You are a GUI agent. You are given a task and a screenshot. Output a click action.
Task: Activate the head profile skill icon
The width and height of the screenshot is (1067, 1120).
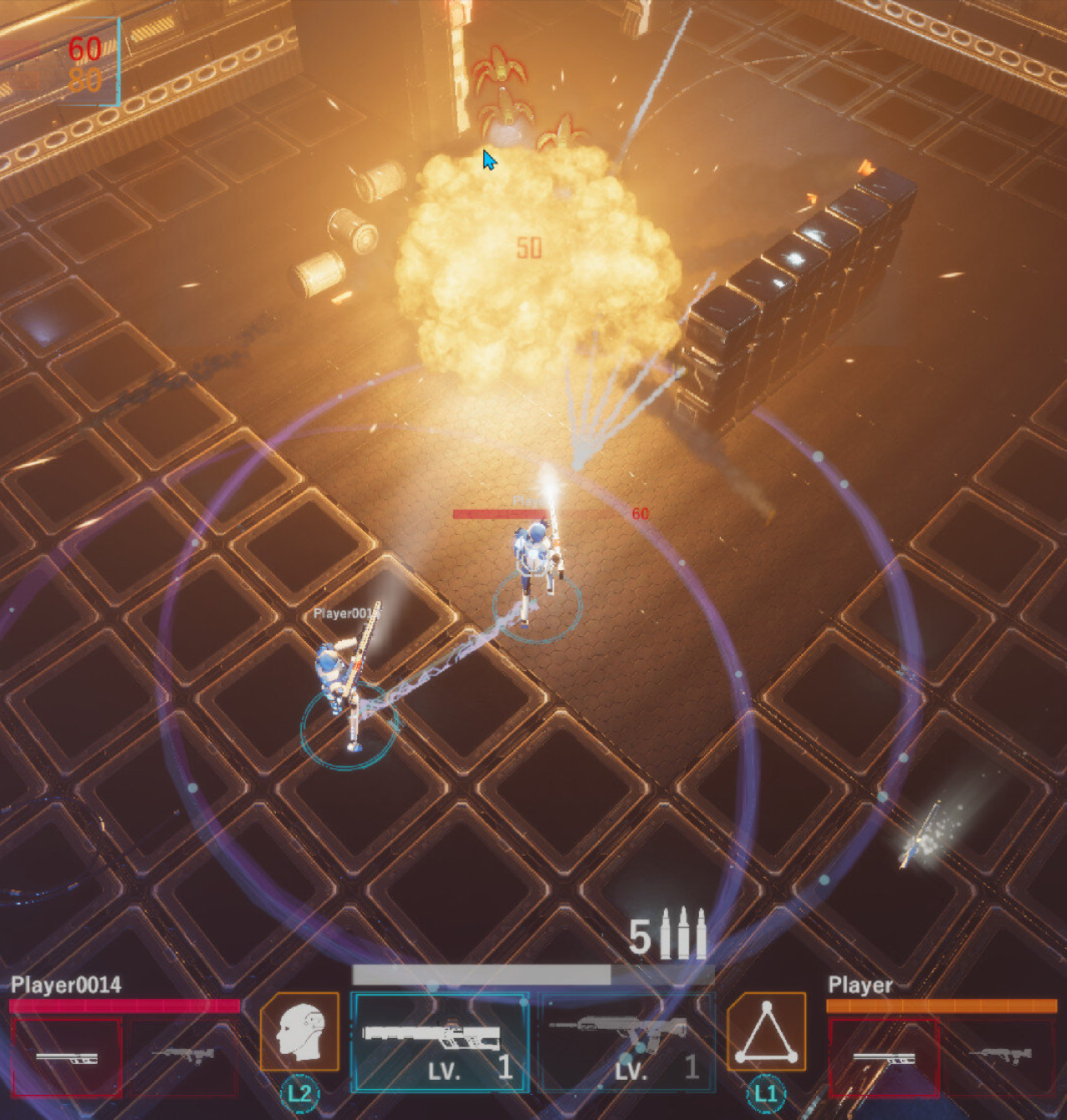(x=299, y=1031)
